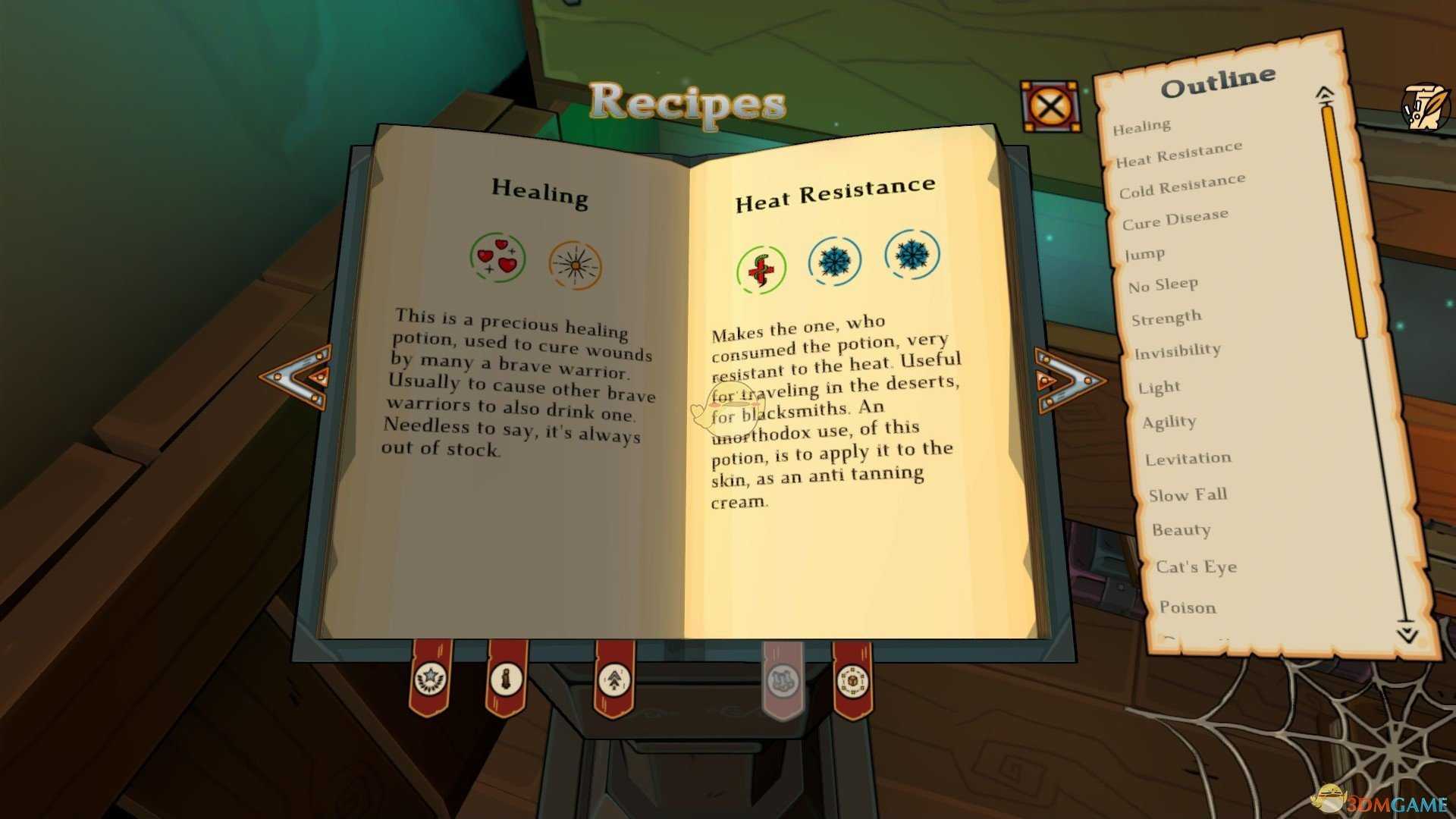The image size is (1456, 819).
Task: Click the outline scroll-up arrow
Action: pyautogui.click(x=1325, y=94)
